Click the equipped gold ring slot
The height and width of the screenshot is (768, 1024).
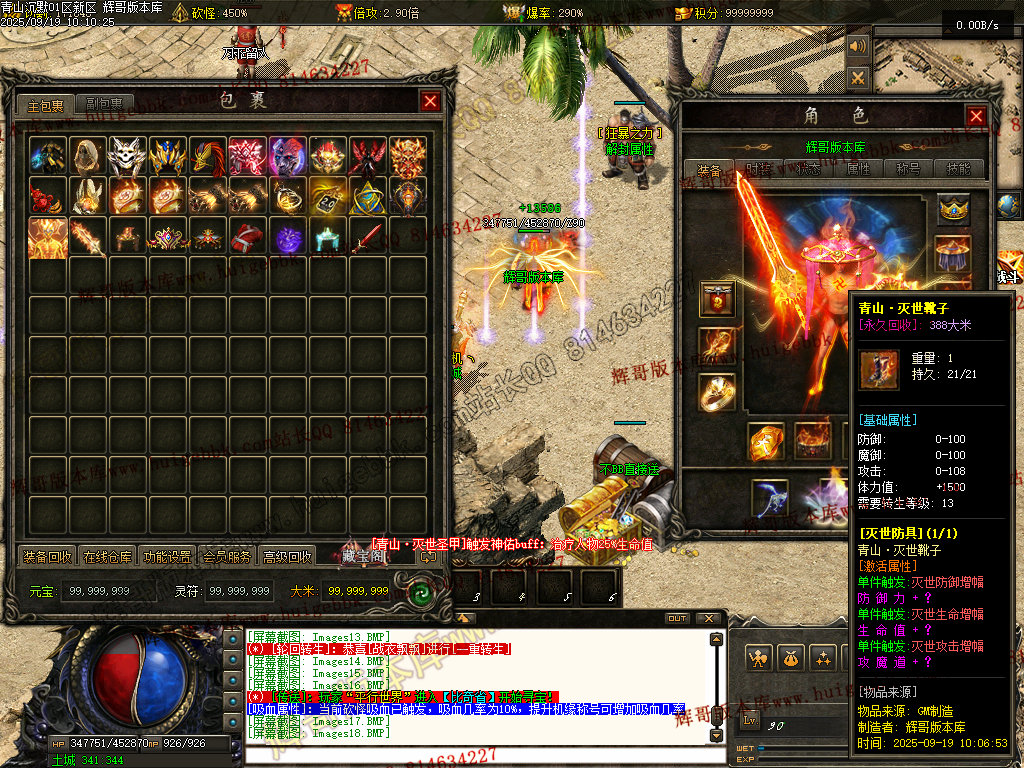(x=717, y=391)
